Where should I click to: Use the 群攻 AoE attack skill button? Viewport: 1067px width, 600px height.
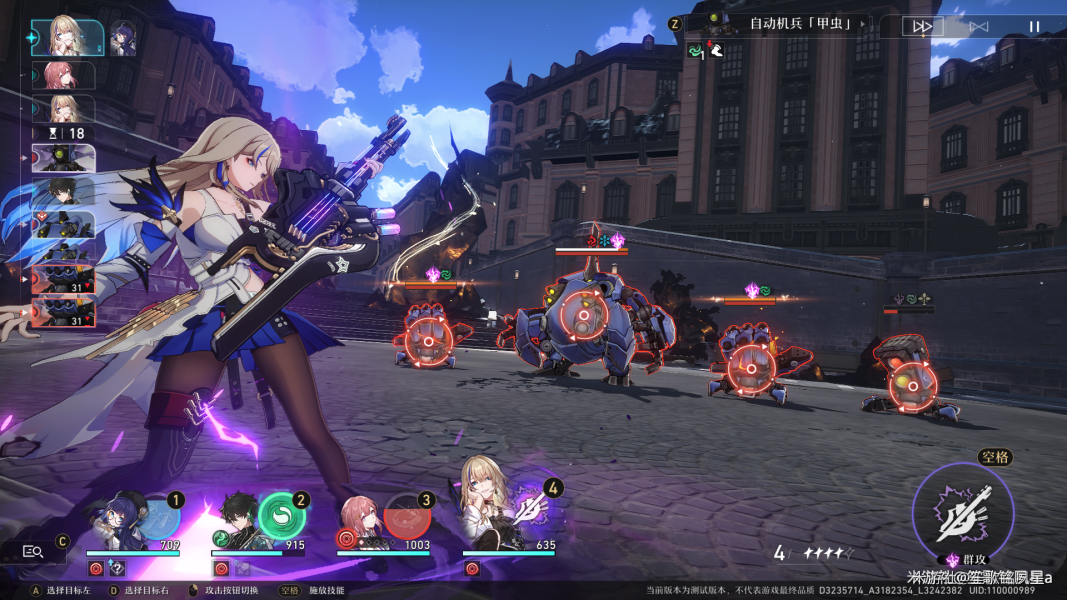(963, 512)
